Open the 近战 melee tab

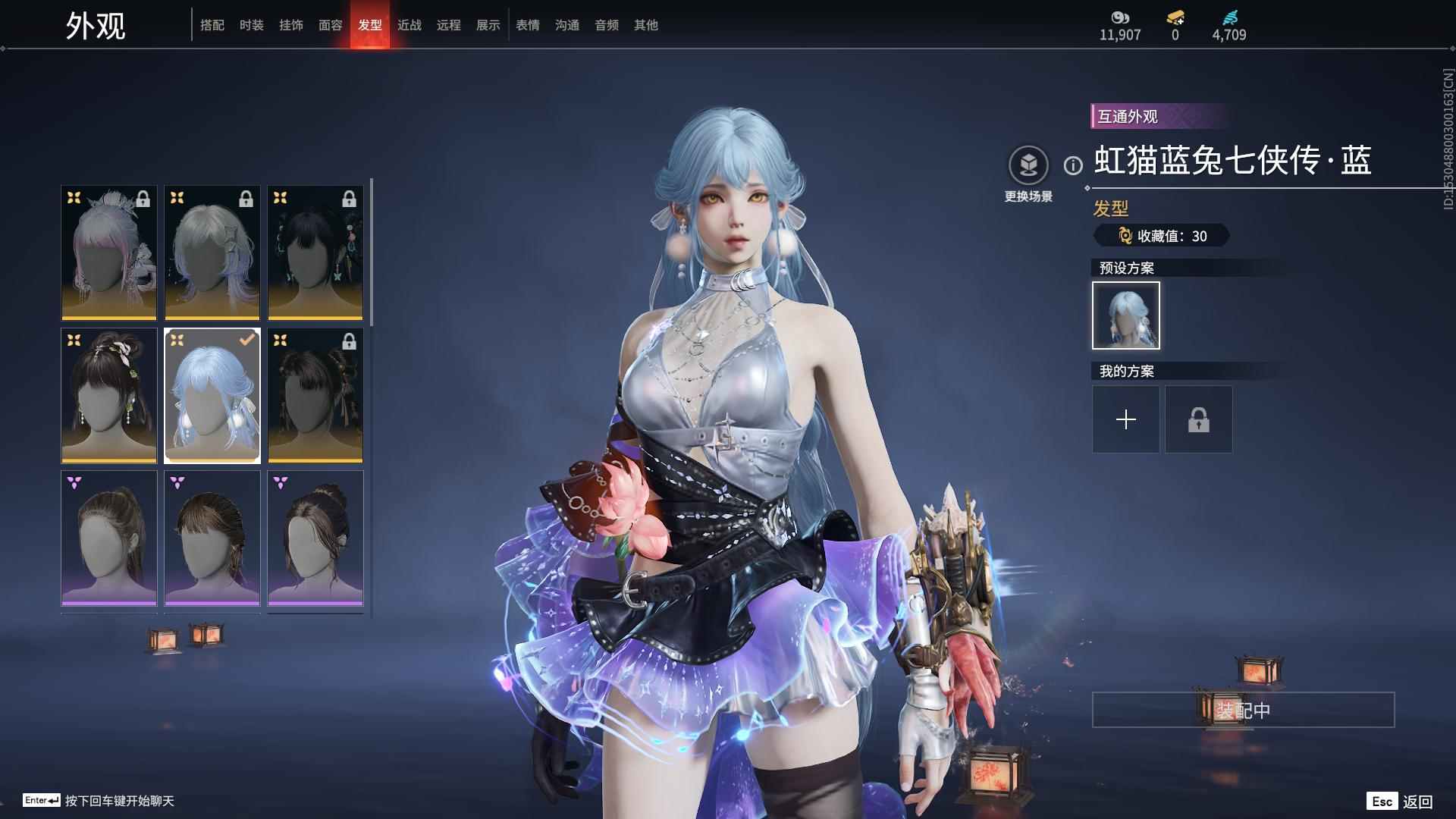point(409,25)
